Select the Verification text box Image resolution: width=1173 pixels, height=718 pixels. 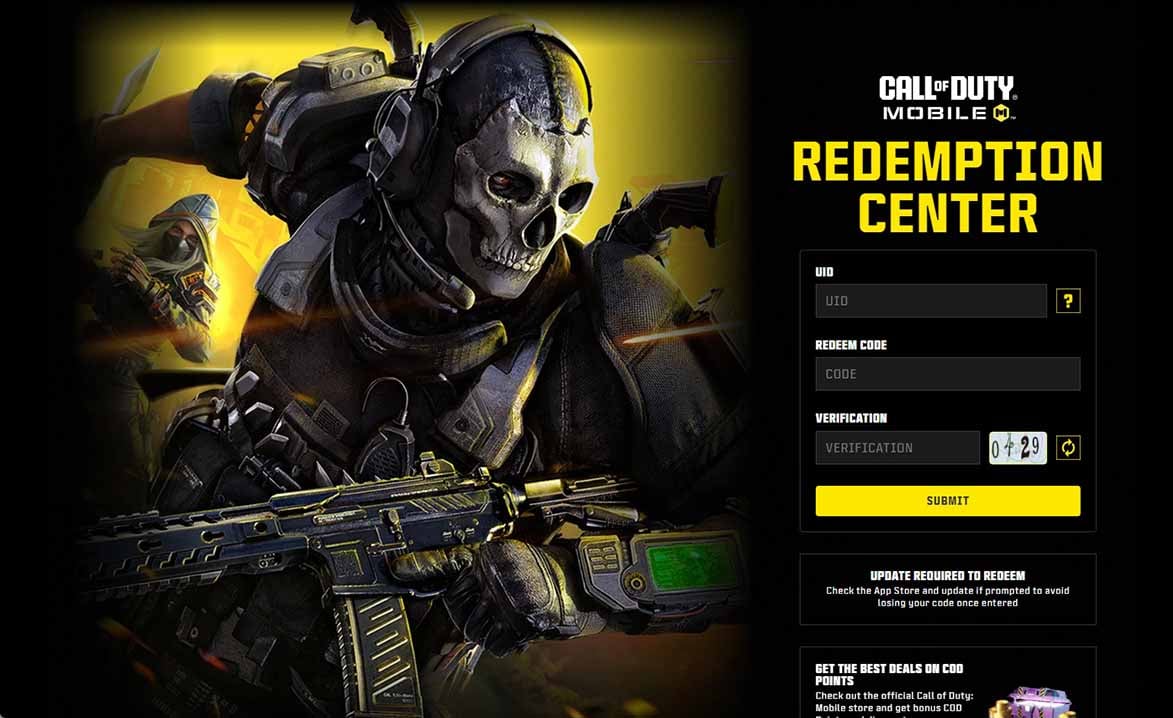(x=897, y=448)
